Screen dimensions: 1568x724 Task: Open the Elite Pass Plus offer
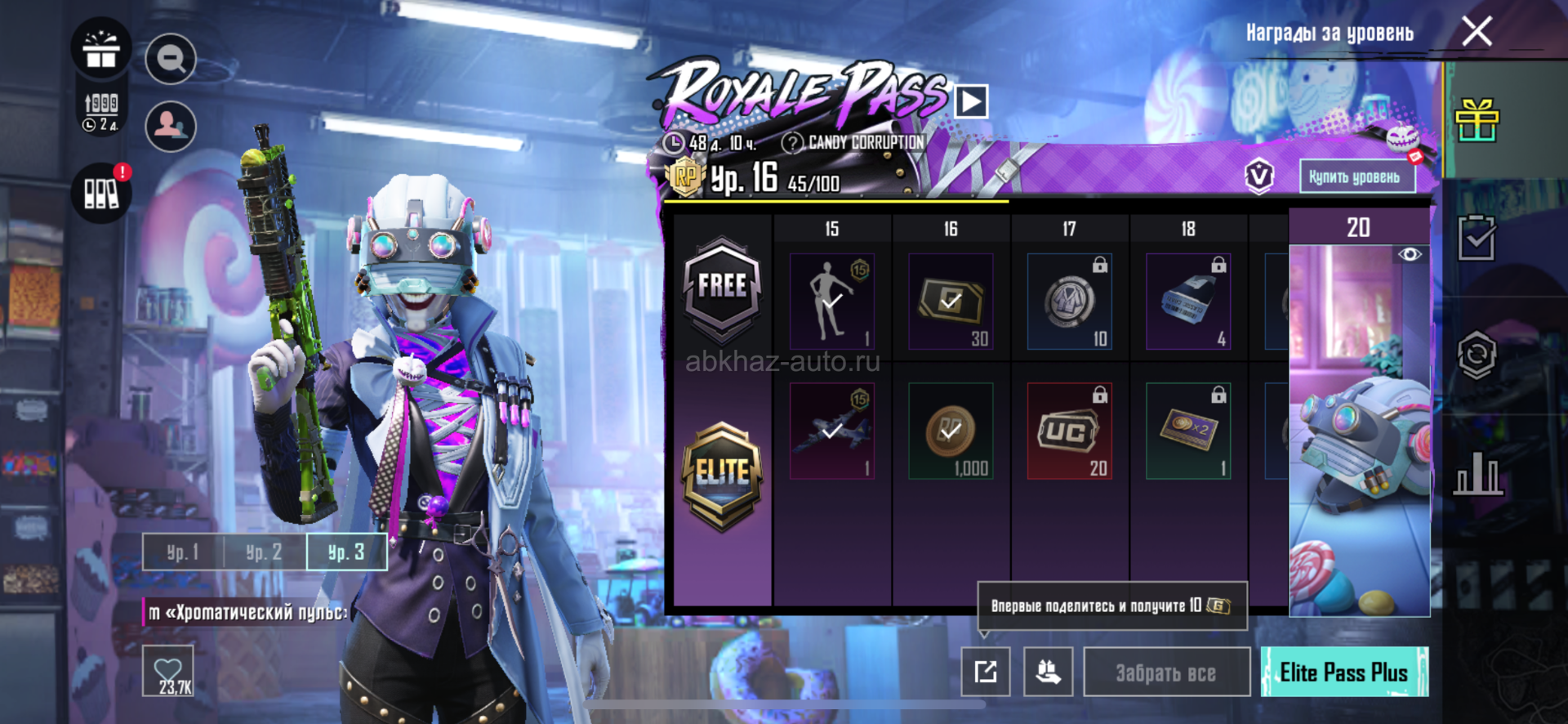1343,673
